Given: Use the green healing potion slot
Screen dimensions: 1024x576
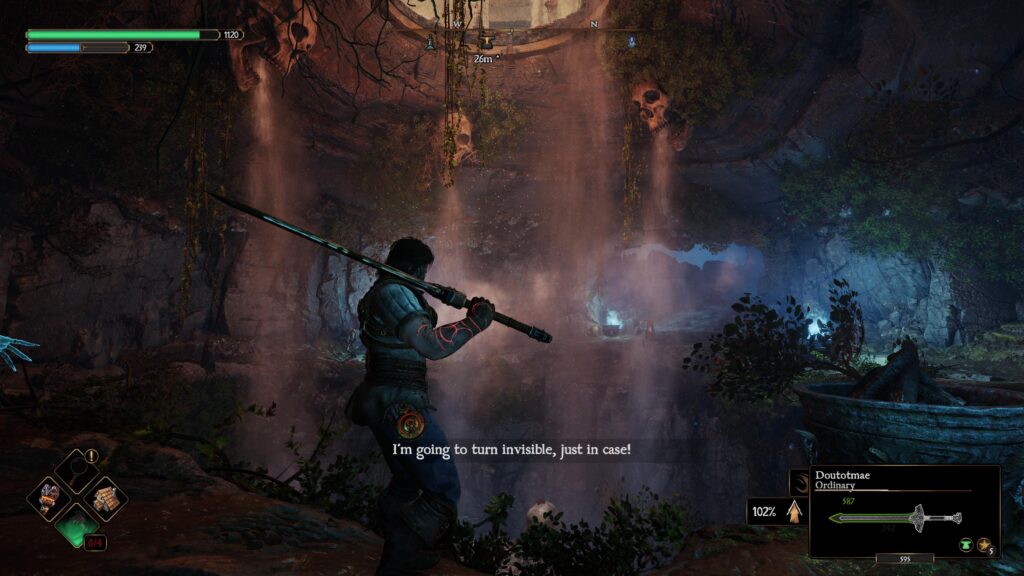Looking at the screenshot, I should coord(77,523).
